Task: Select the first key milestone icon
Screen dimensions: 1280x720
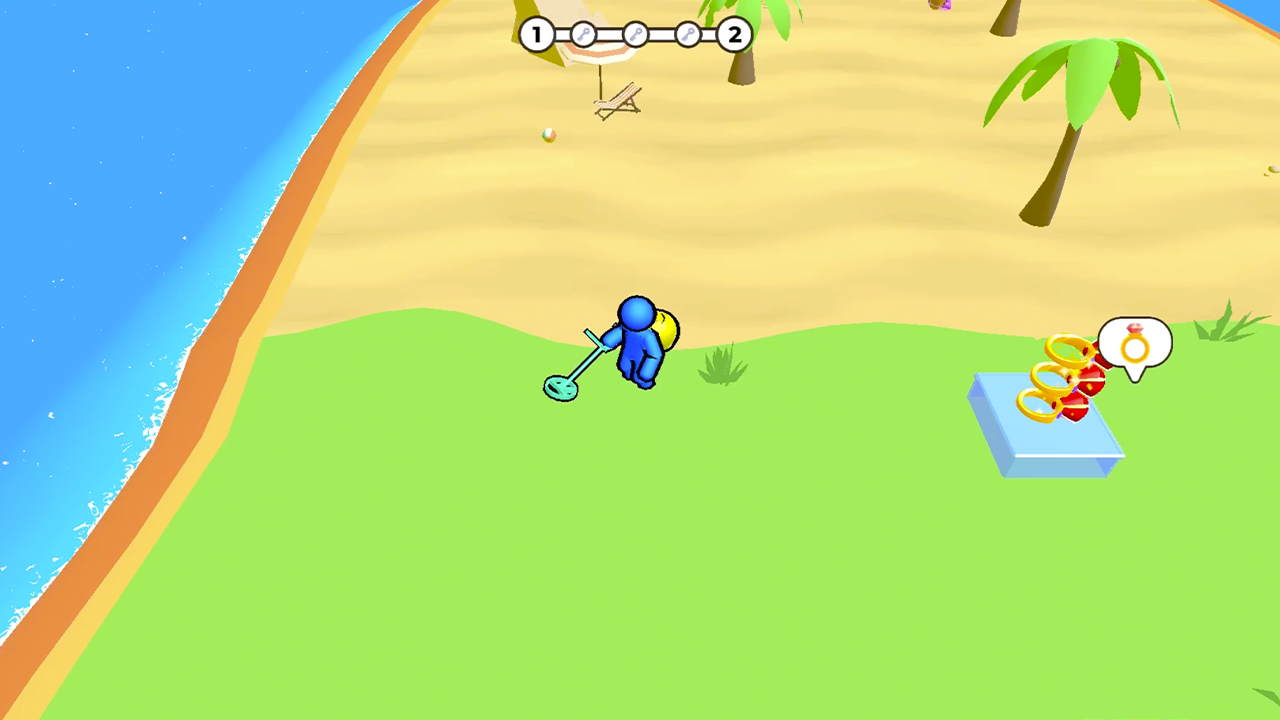Action: pyautogui.click(x=583, y=35)
